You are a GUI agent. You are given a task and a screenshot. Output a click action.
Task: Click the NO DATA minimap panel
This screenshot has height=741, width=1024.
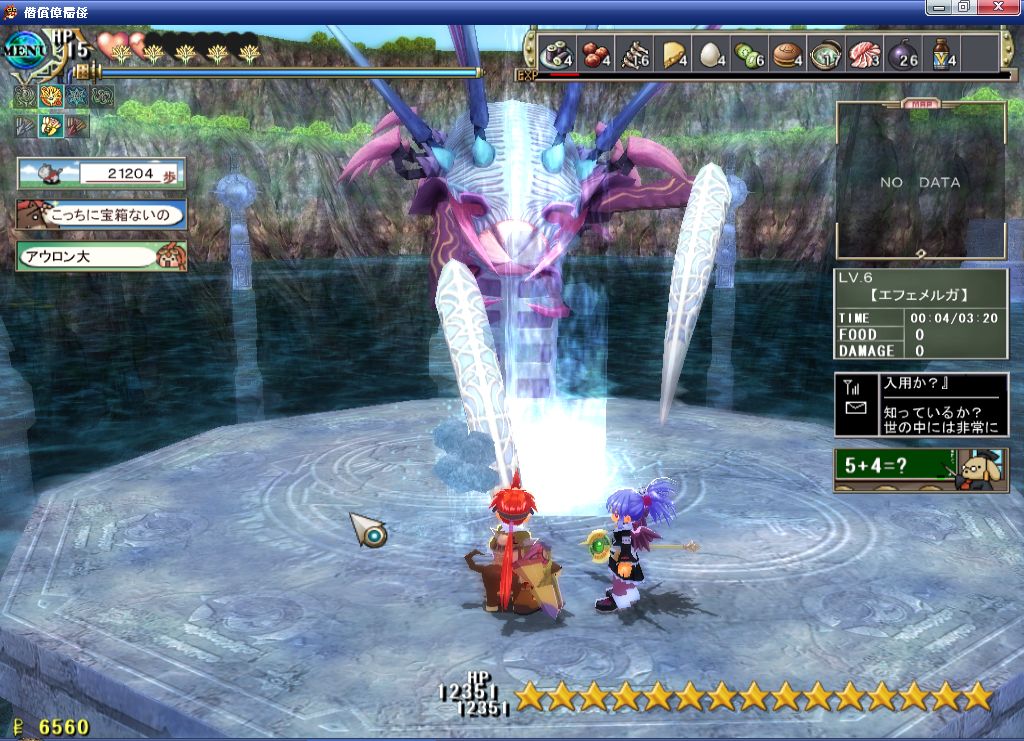(x=920, y=182)
